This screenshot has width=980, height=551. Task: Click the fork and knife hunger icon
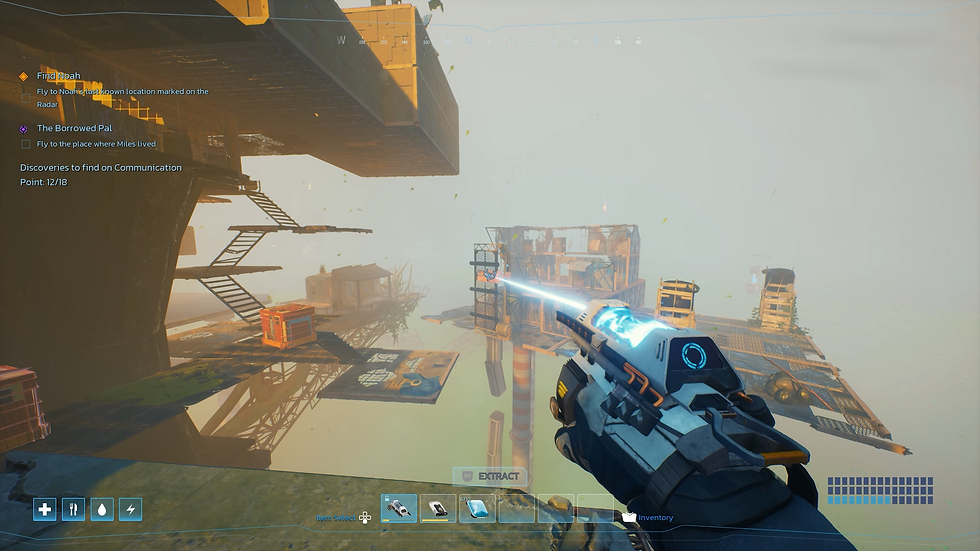coord(73,509)
